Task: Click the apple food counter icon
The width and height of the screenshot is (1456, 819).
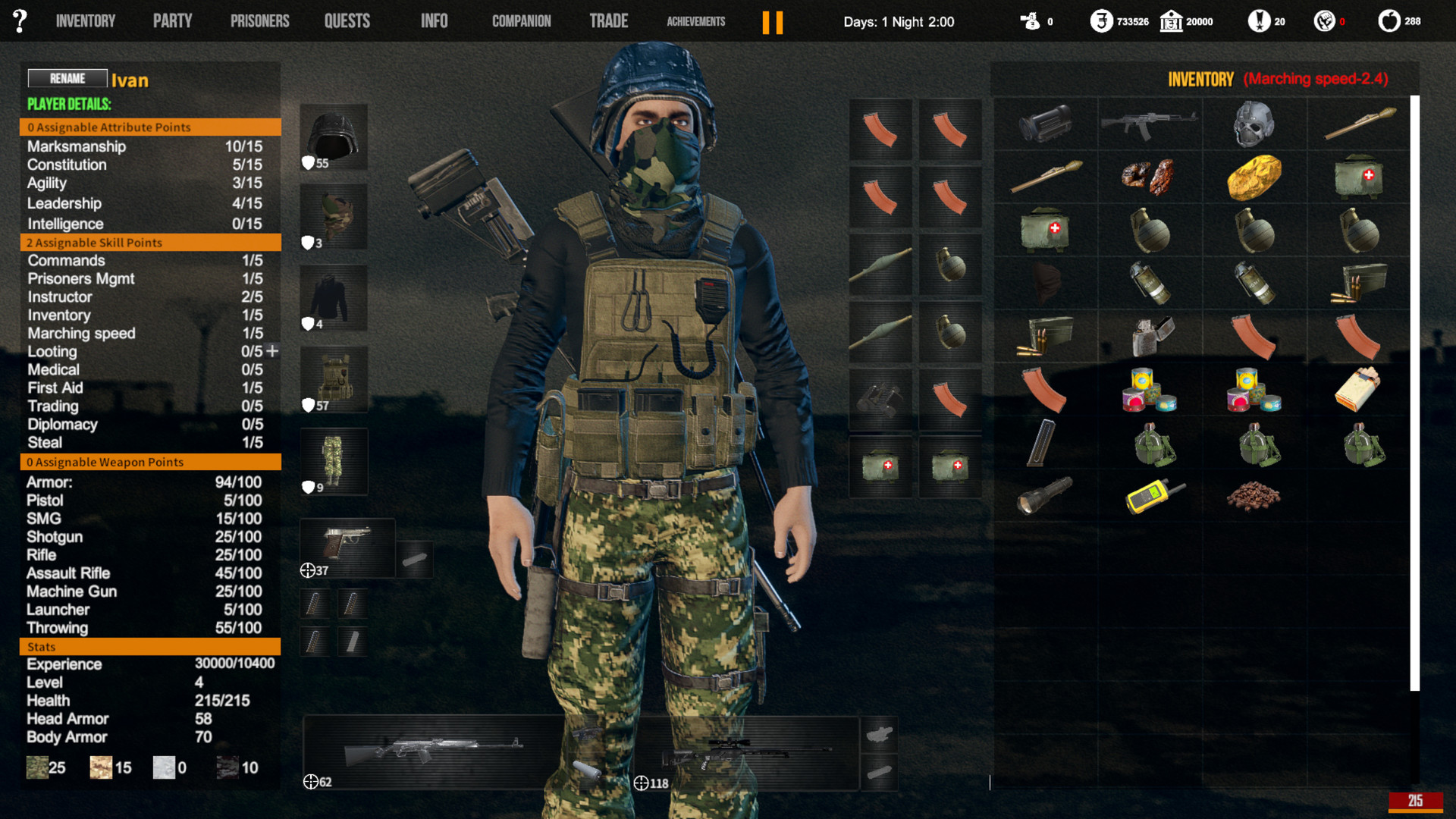Action: click(1390, 21)
